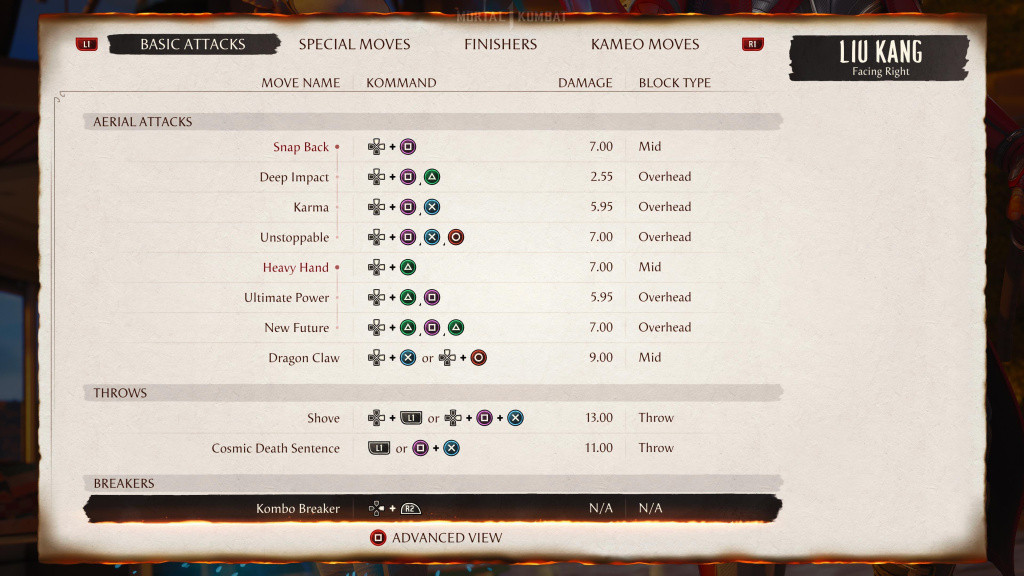The width and height of the screenshot is (1024, 576).
Task: Select the Ultimate Power move row
Action: 286,298
